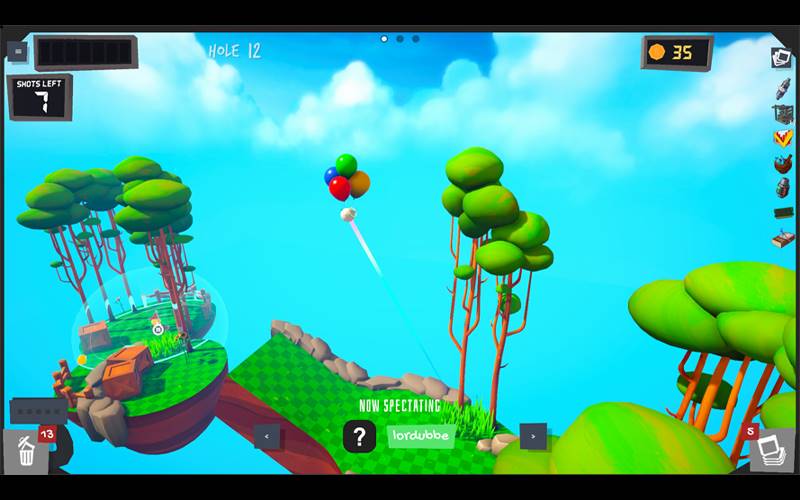Select the metal scaffold crate item icon
This screenshot has width=800, height=500.
[x=782, y=112]
